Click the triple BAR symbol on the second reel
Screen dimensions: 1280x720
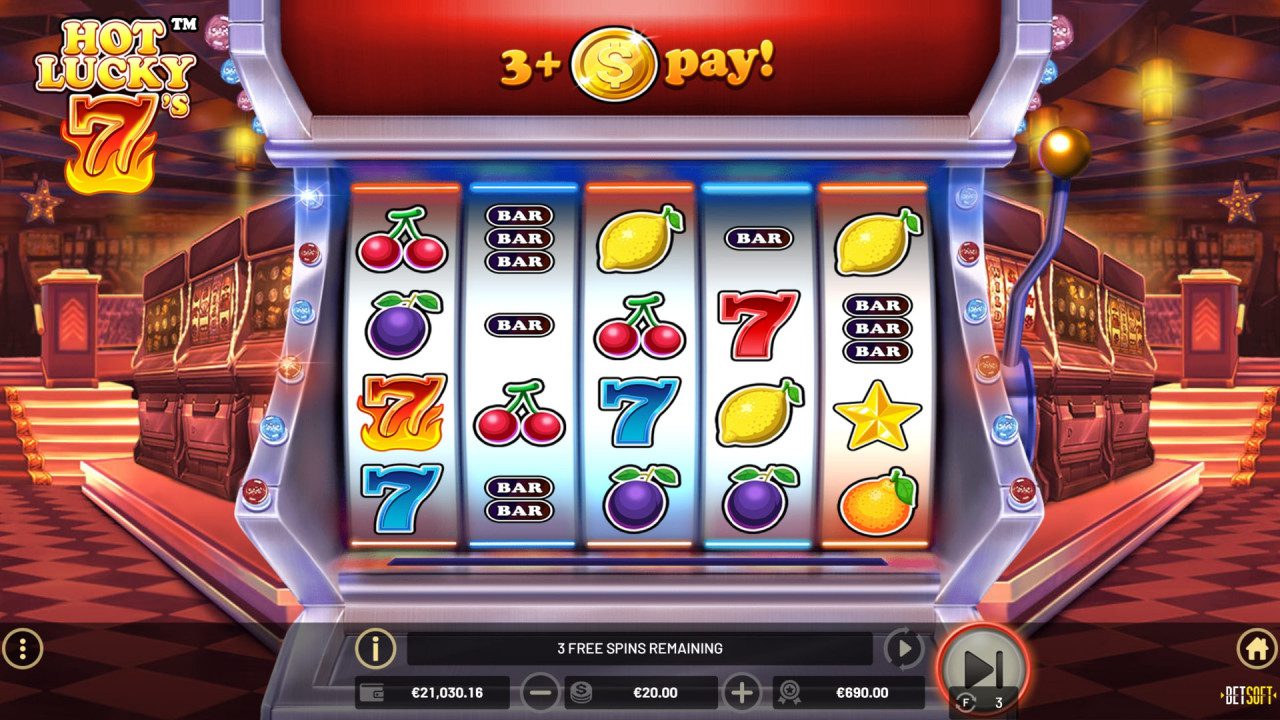click(521, 240)
